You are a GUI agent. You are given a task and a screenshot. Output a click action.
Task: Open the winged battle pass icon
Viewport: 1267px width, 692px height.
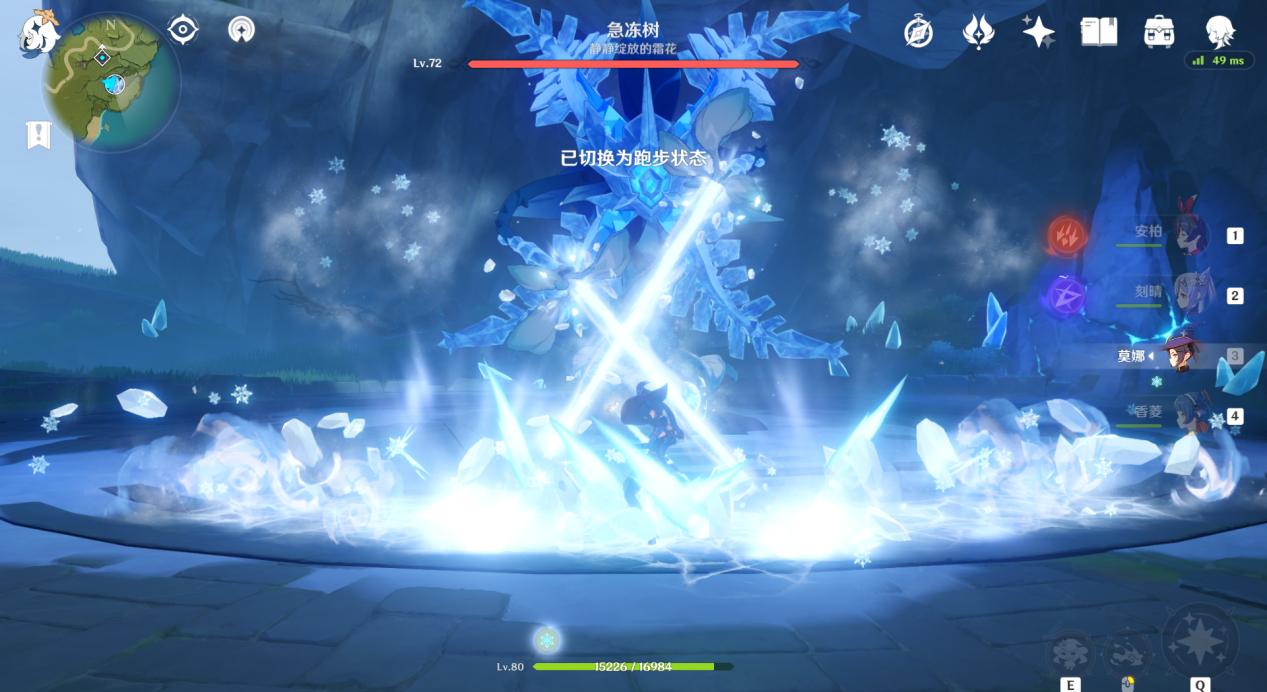click(977, 32)
